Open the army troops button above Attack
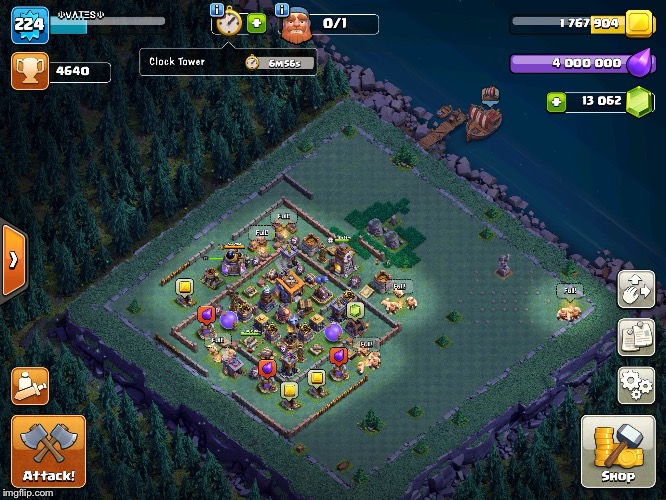The height and width of the screenshot is (500, 666). pyautogui.click(x=30, y=385)
